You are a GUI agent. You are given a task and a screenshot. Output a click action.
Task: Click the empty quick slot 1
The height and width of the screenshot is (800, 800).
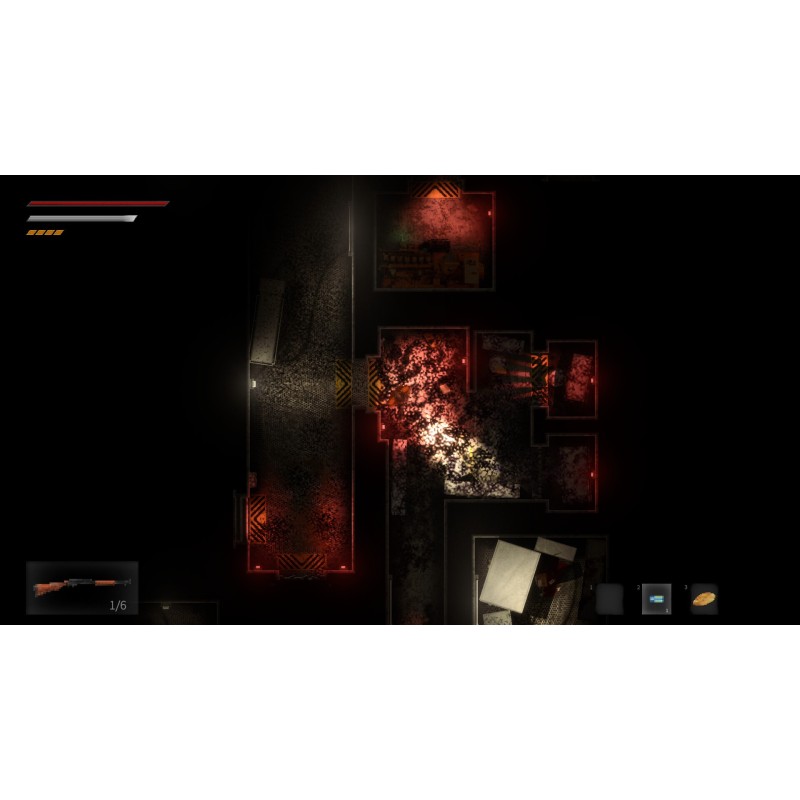[x=609, y=599]
